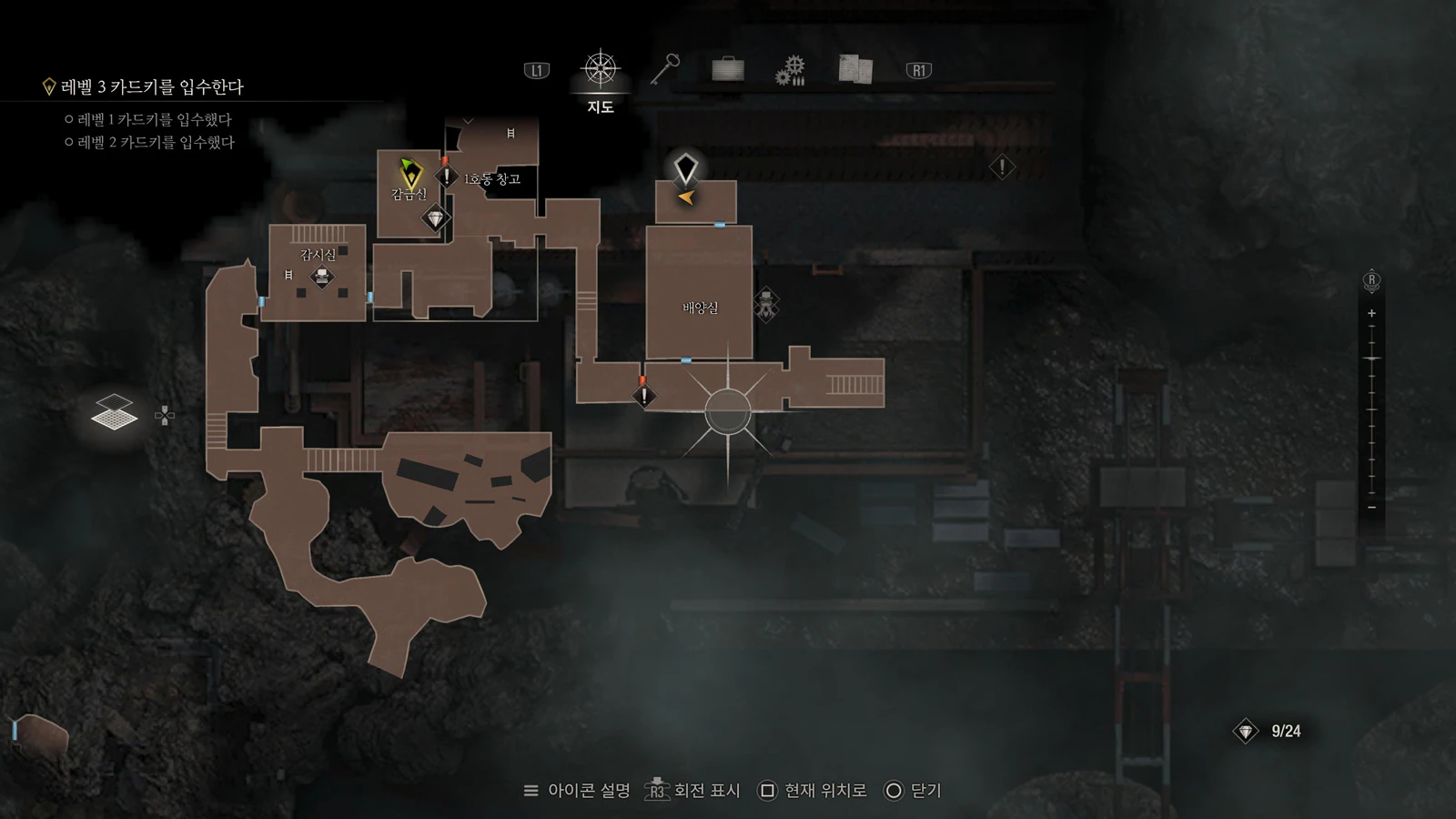This screenshot has width=1456, height=819.
Task: Click the merchant icon beside 배양실
Action: click(766, 303)
